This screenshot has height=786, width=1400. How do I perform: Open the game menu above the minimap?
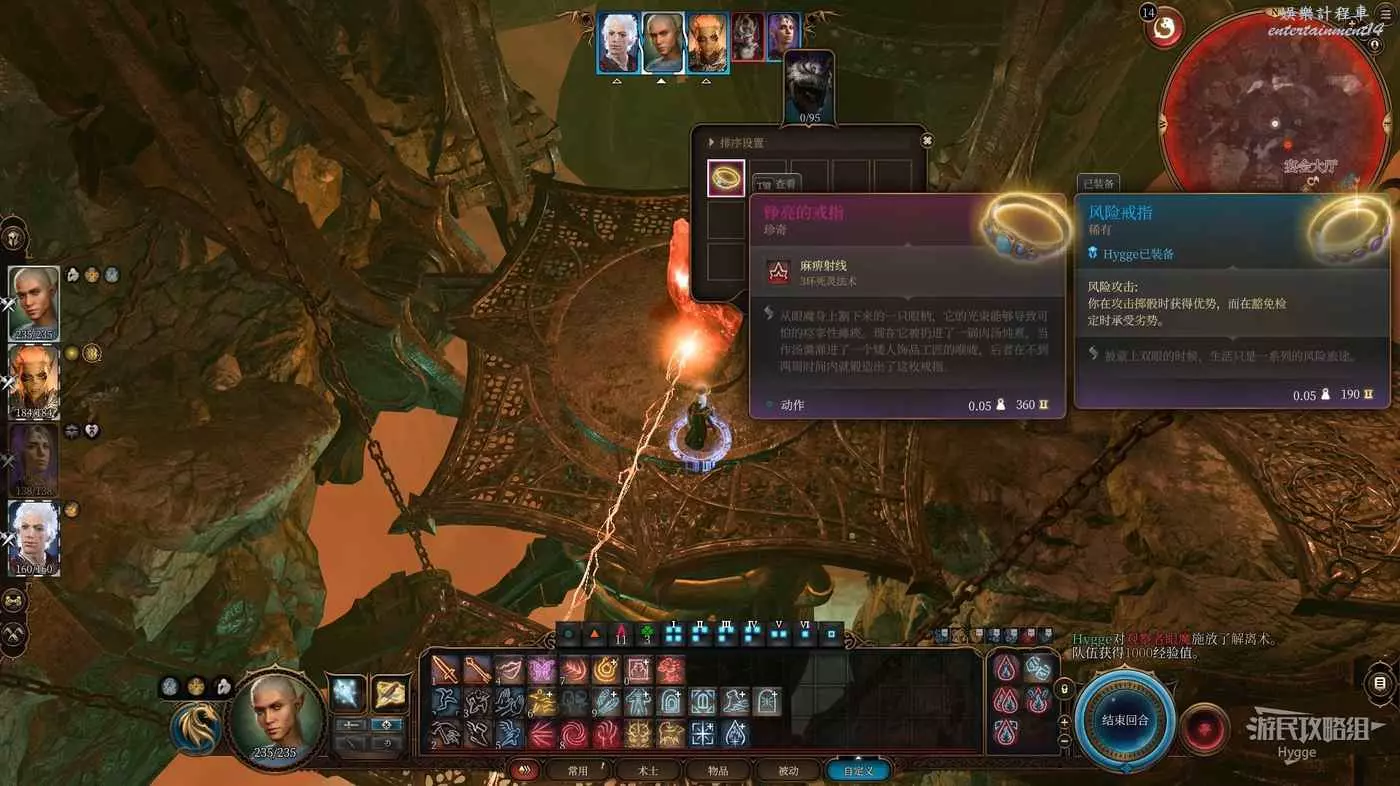click(x=1385, y=13)
